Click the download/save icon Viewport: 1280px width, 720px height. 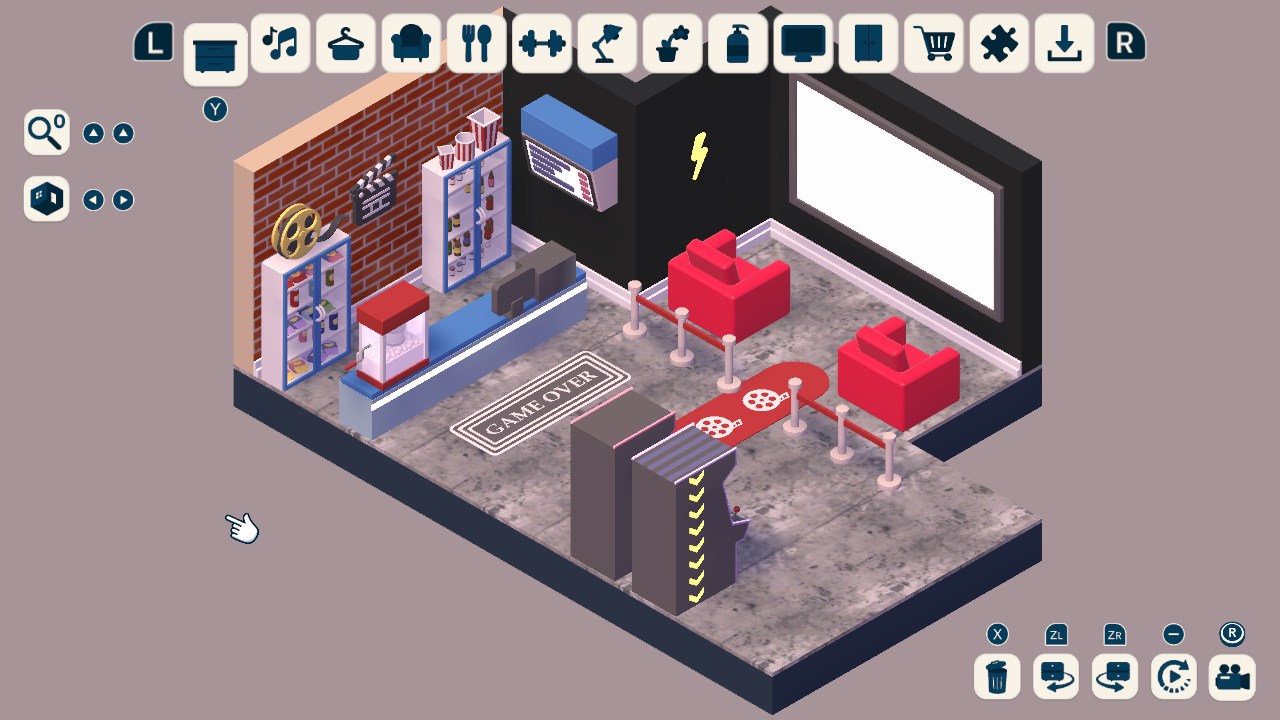coord(1063,44)
